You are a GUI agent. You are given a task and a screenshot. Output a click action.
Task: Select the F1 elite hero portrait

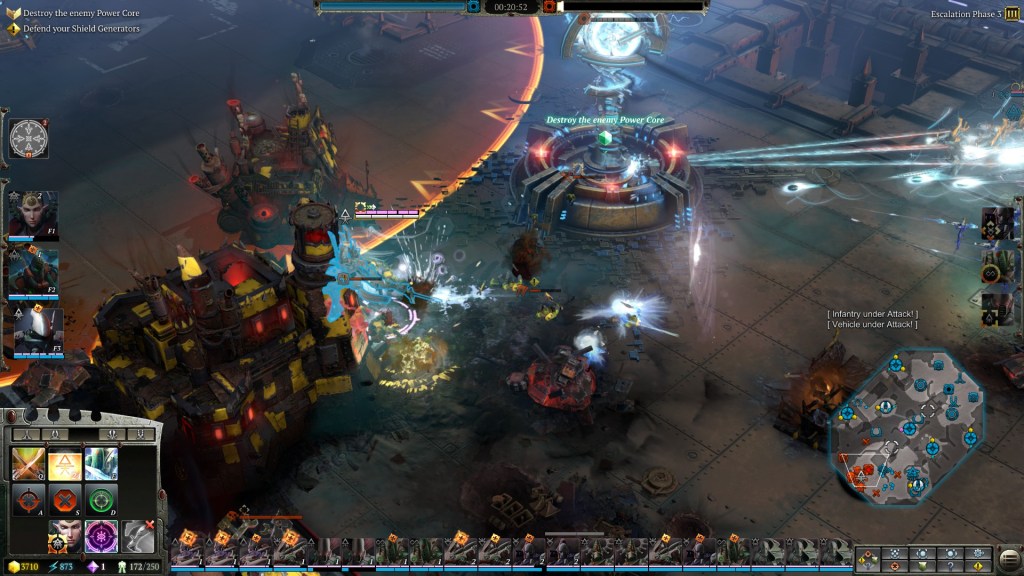pos(34,215)
